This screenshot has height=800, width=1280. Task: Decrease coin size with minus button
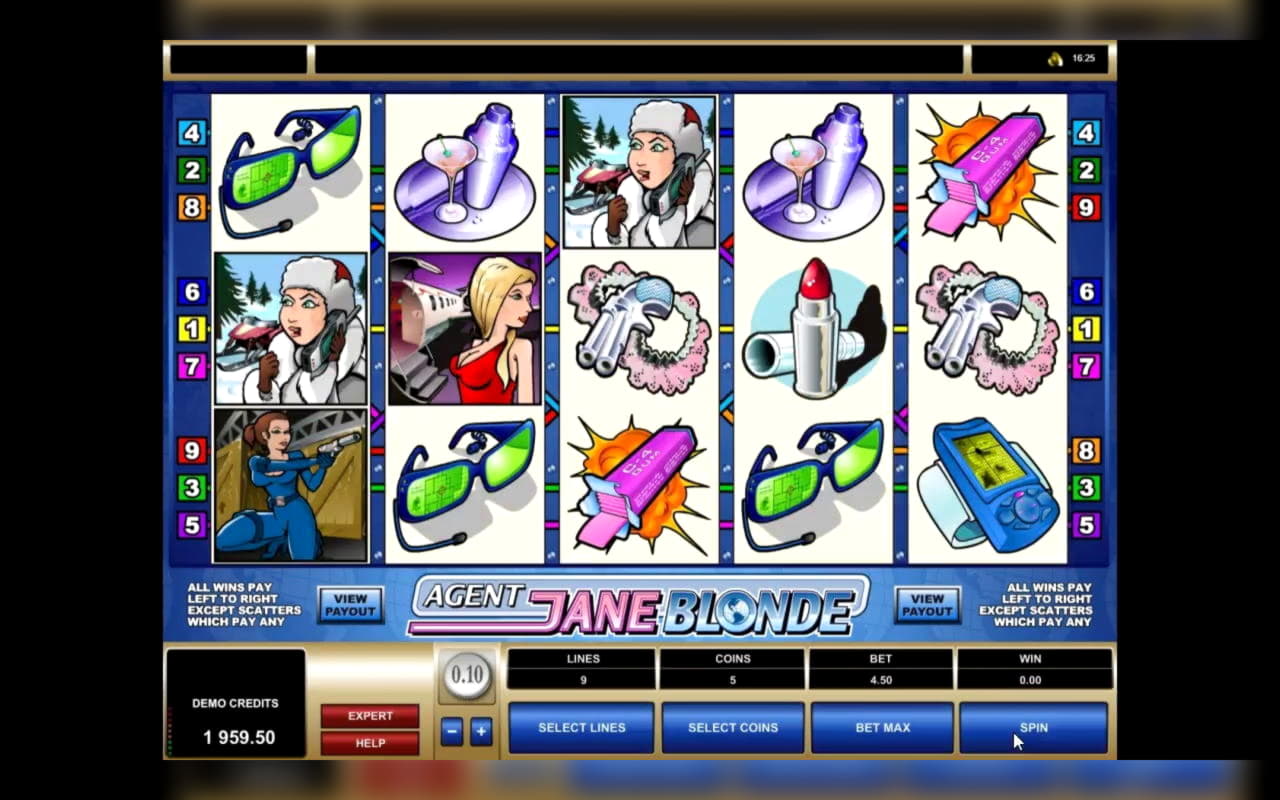tap(452, 731)
